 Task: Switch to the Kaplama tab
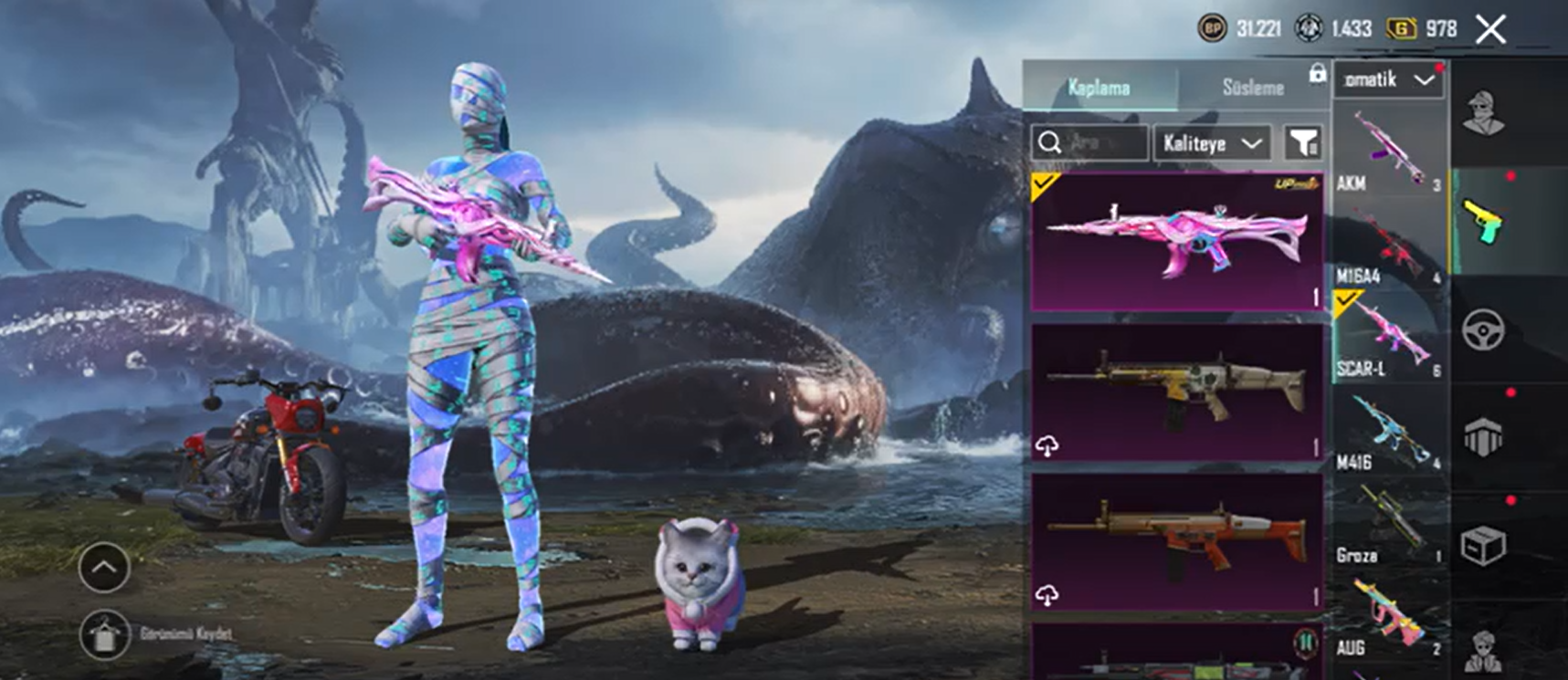tap(1100, 88)
